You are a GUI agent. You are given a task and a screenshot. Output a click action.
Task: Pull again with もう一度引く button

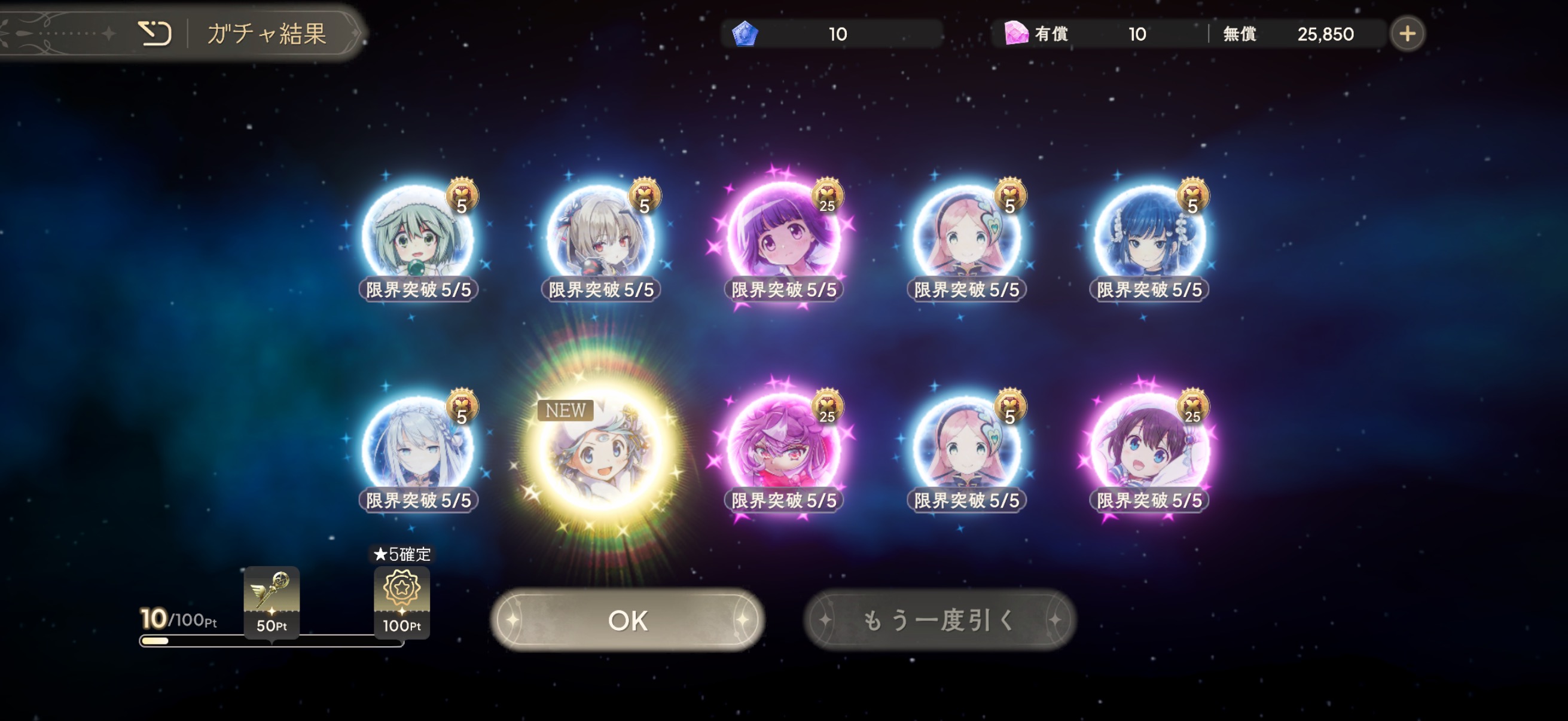[x=939, y=620]
